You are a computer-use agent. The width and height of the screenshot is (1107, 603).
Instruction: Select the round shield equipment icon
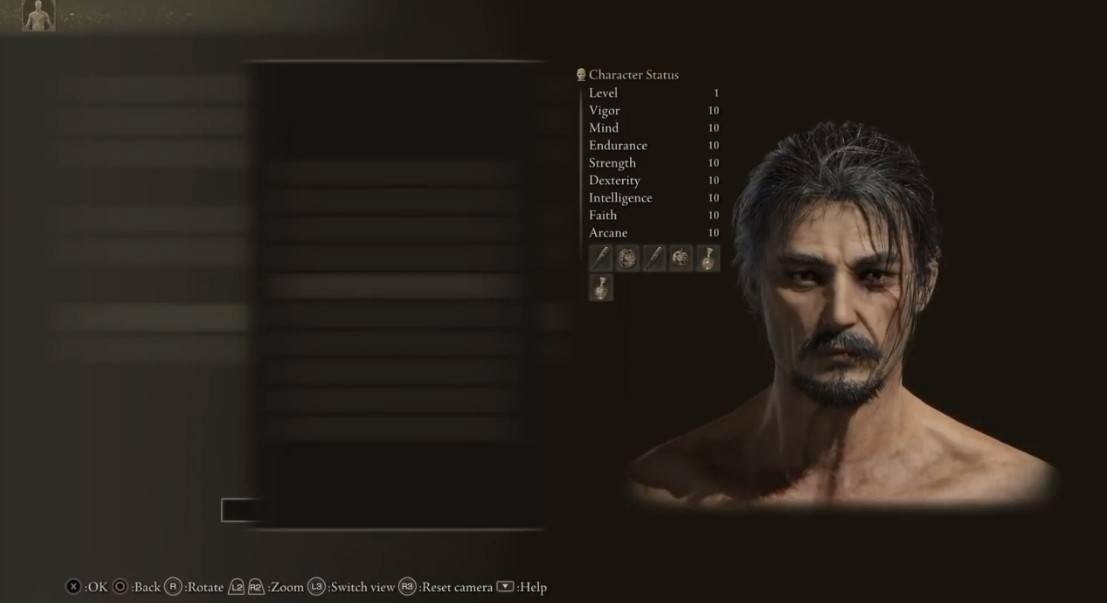point(627,258)
